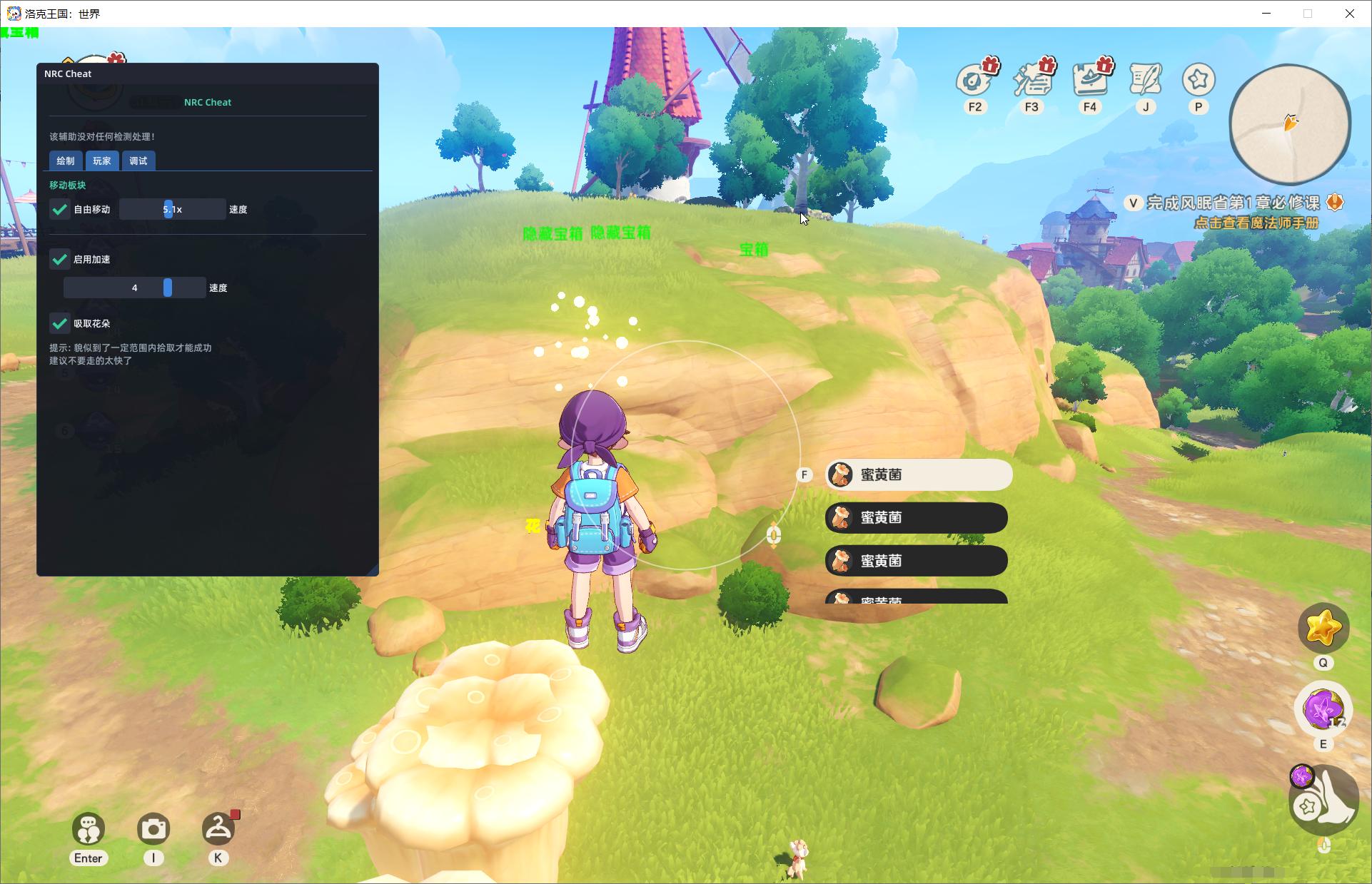This screenshot has height=884, width=1372.
Task: Open the camera photo mode icon
Action: click(x=153, y=829)
